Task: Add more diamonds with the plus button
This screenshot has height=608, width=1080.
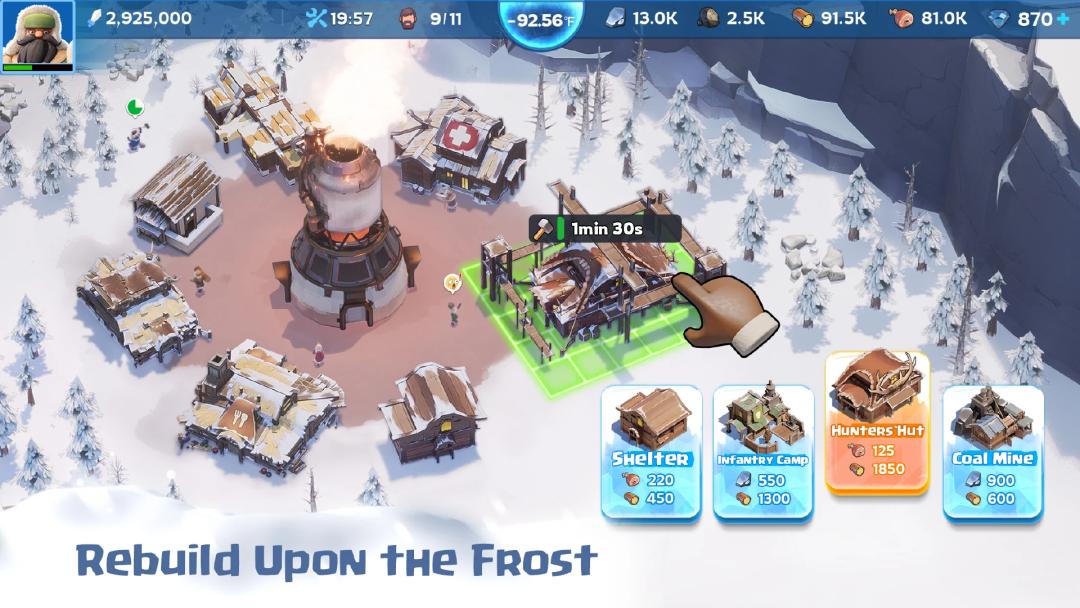Action: click(1063, 19)
